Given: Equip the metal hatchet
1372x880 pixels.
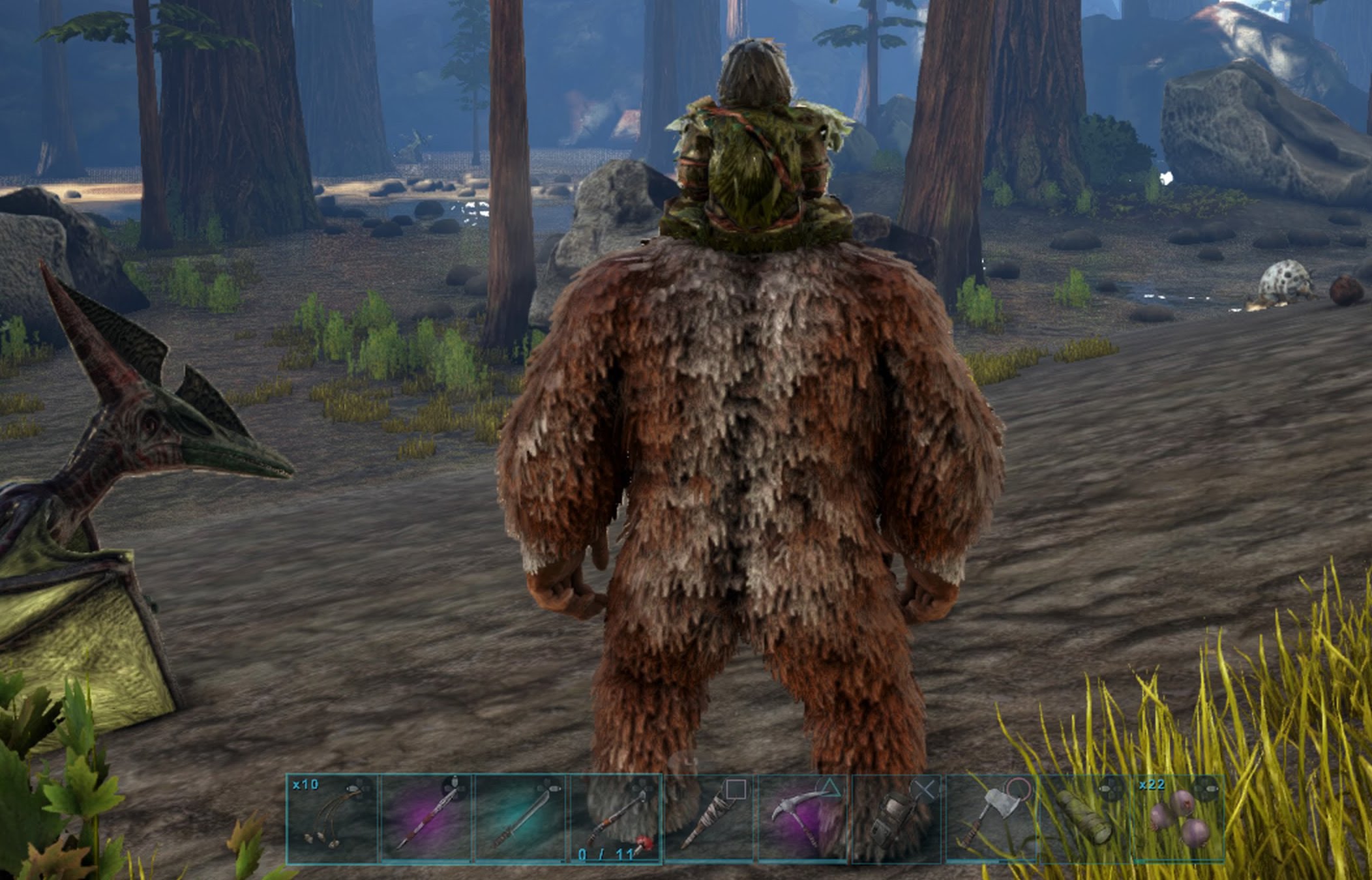Looking at the screenshot, I should click(991, 818).
